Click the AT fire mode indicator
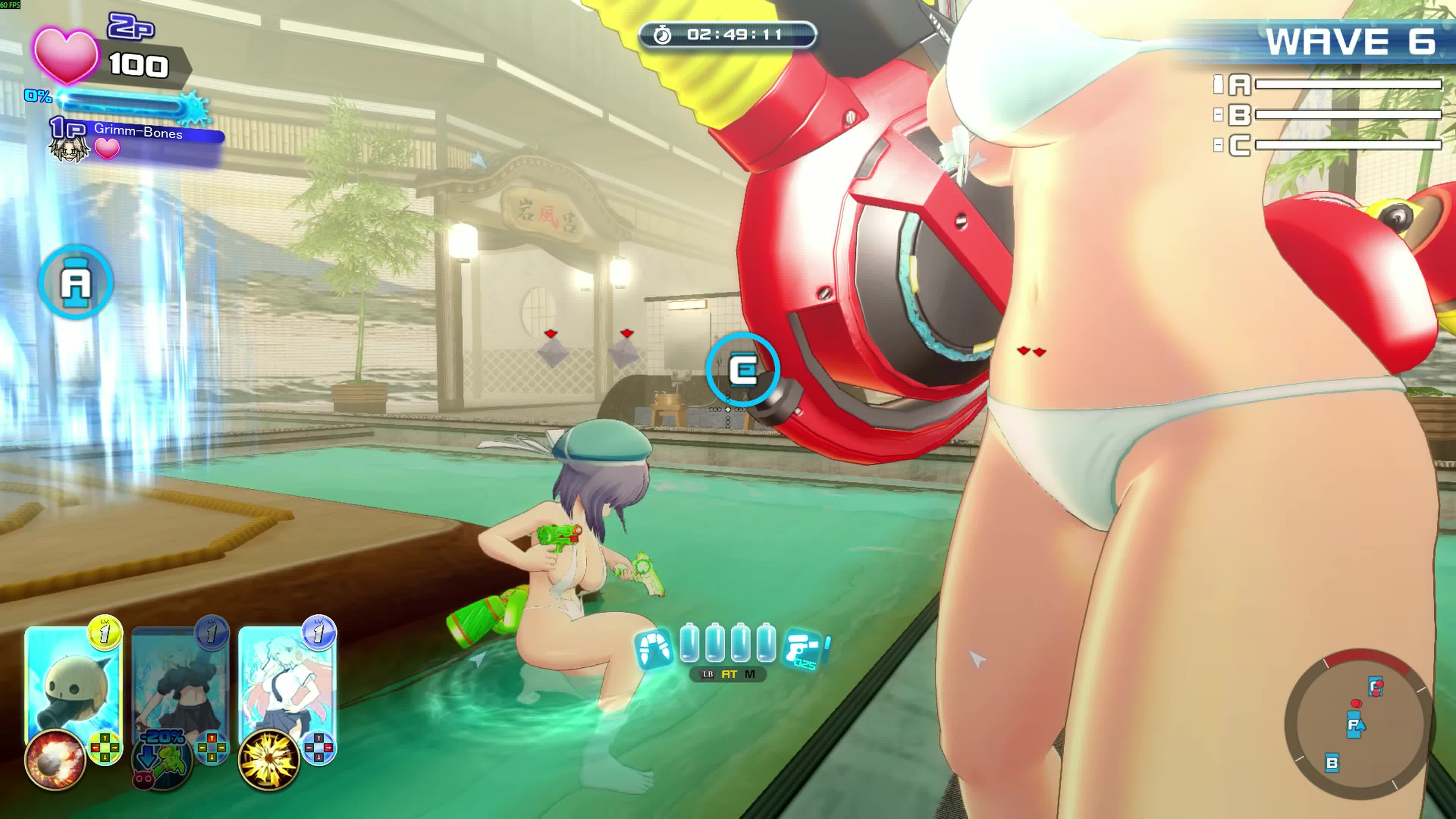1456x819 pixels. click(729, 674)
